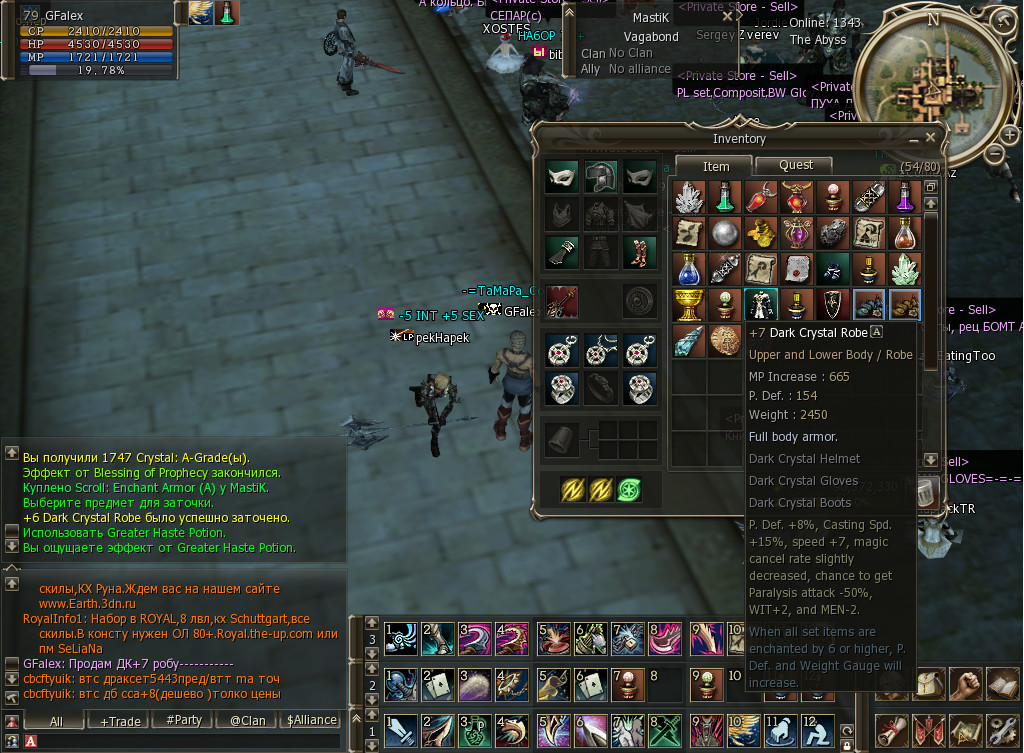The width and height of the screenshot is (1024, 753).
Task: Use the sword skill in hotbar slot 1
Action: tap(400, 731)
